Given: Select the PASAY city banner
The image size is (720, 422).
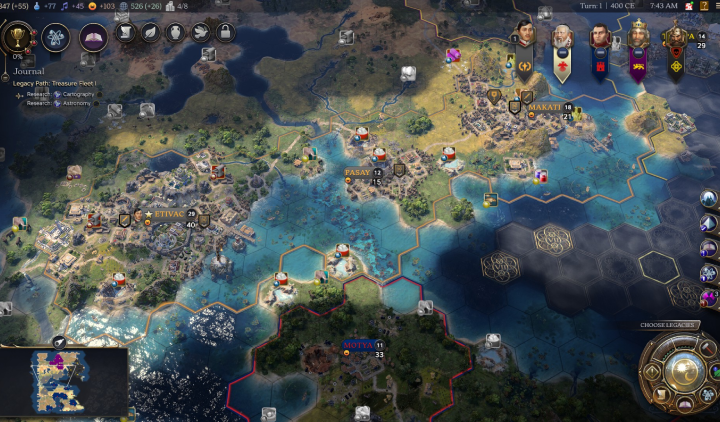Looking at the screenshot, I should click(358, 172).
